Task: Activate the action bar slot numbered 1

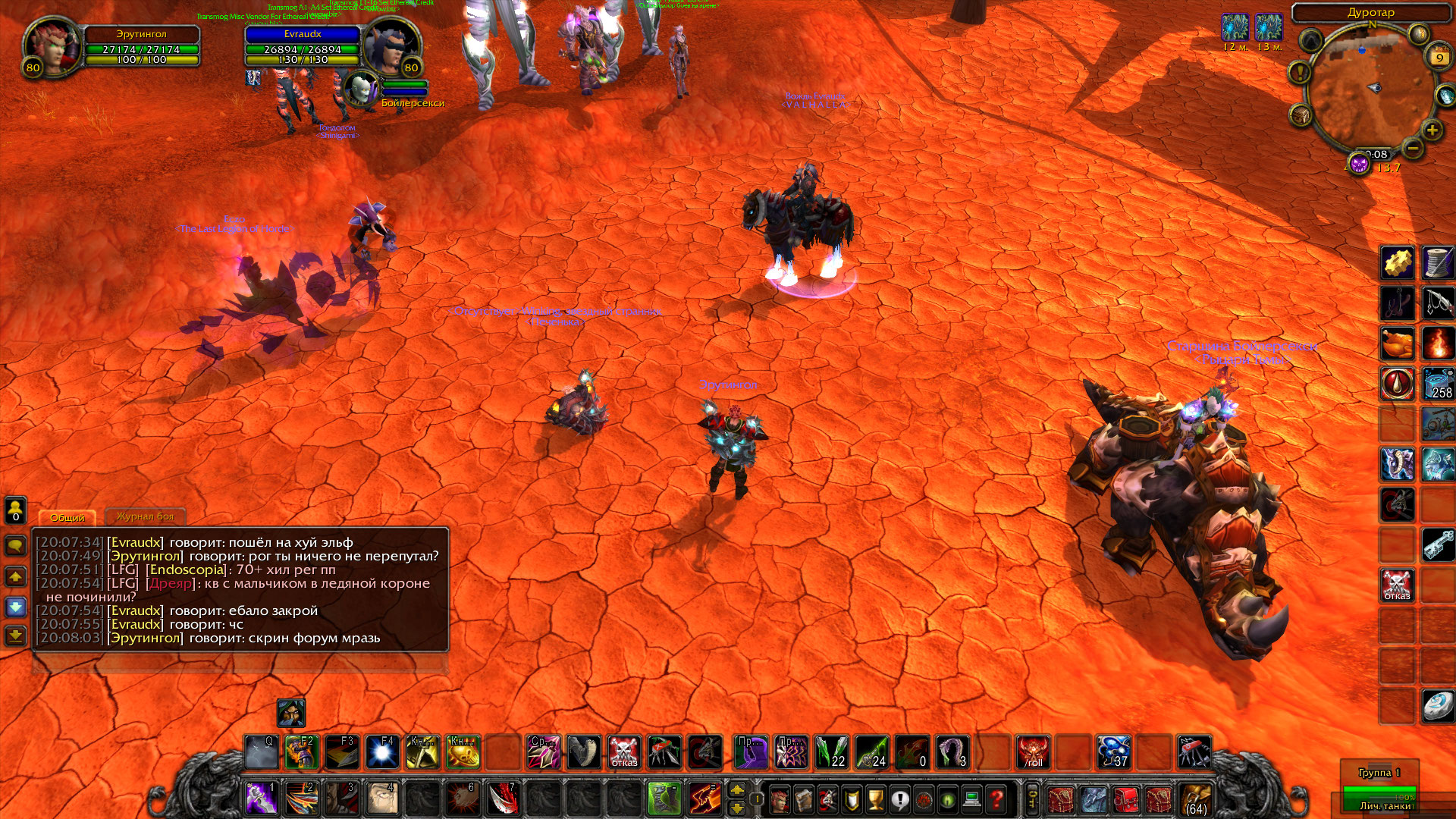Action: point(261,799)
